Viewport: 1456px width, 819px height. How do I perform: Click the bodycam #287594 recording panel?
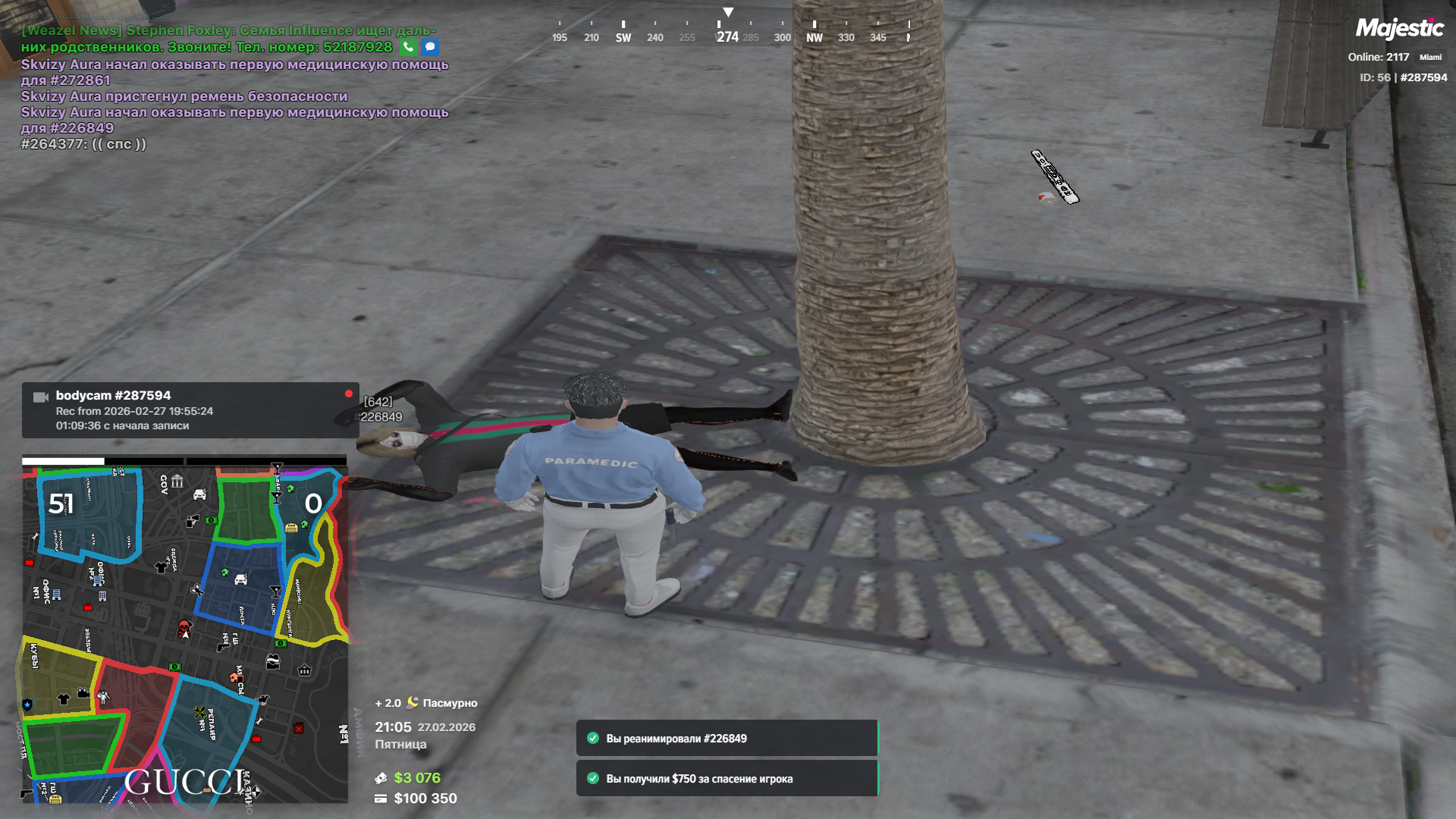[190, 410]
